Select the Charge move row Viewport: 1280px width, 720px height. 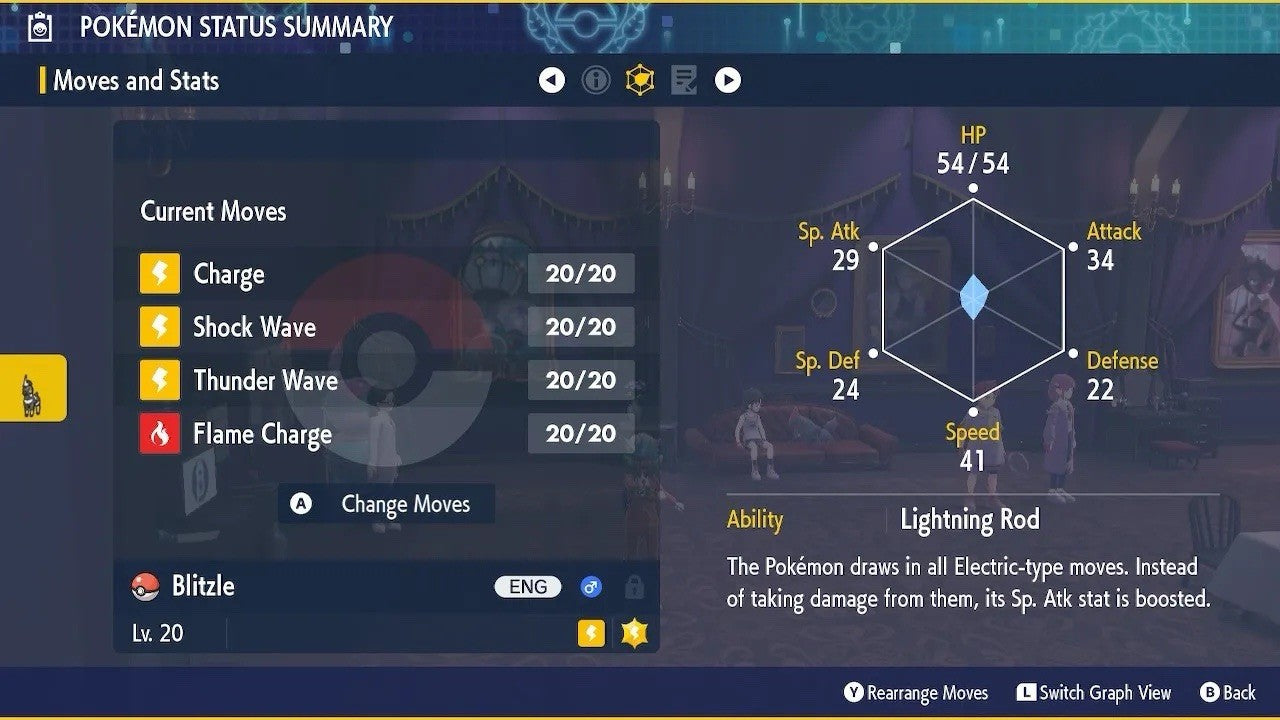point(386,274)
